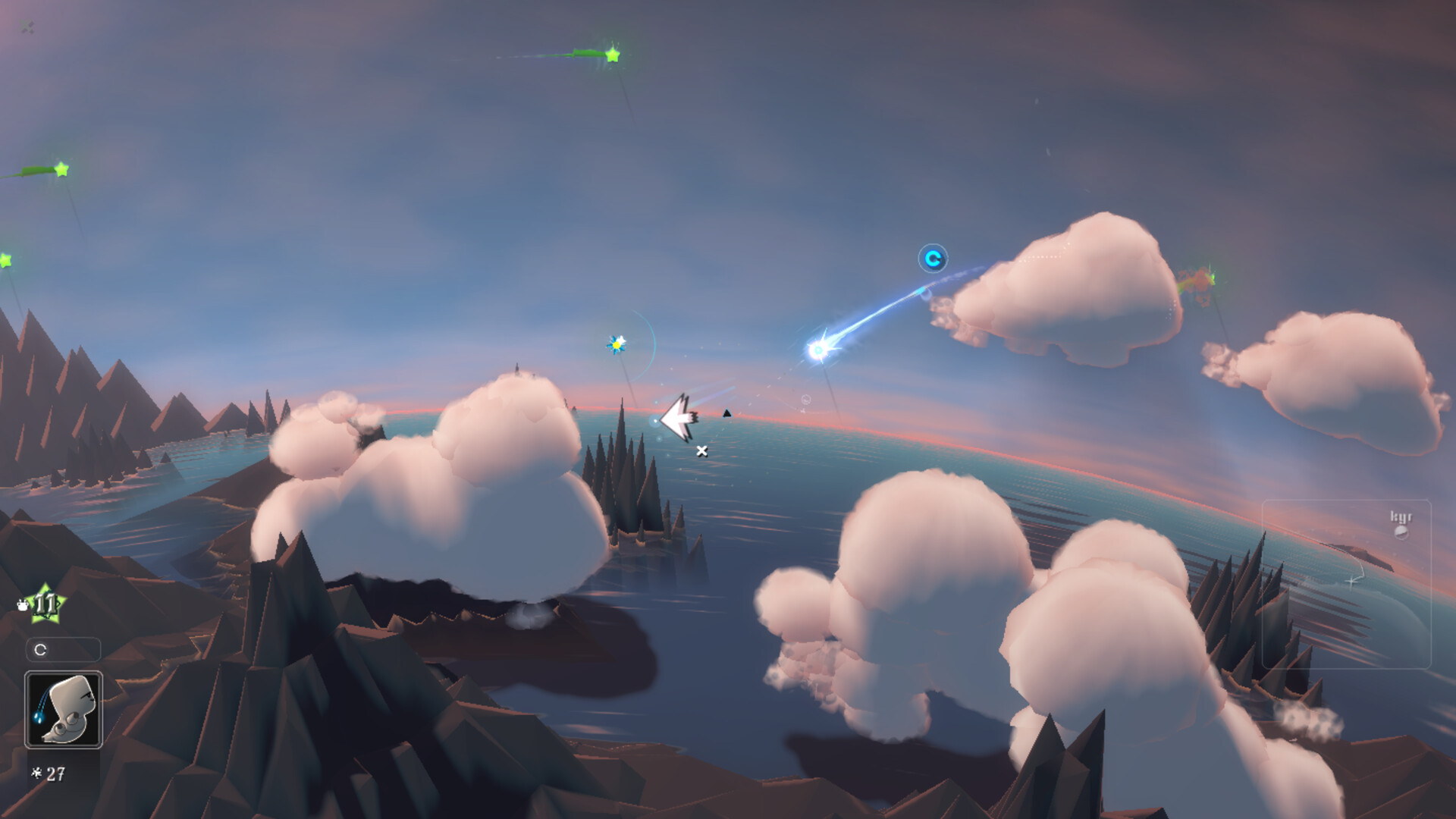This screenshot has width=1456, height=819.
Task: Click the 27 counter text under the portrait
Action: [55, 773]
